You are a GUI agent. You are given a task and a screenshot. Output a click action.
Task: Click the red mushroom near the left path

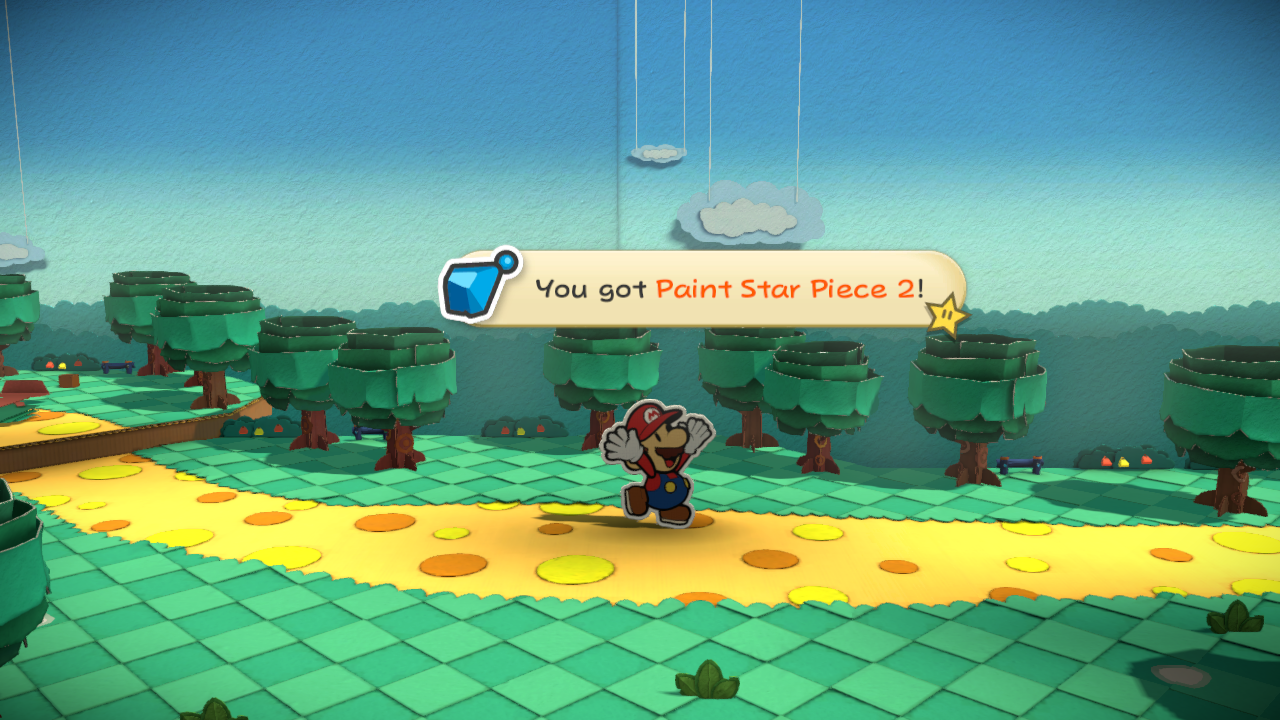pyautogui.click(x=51, y=364)
